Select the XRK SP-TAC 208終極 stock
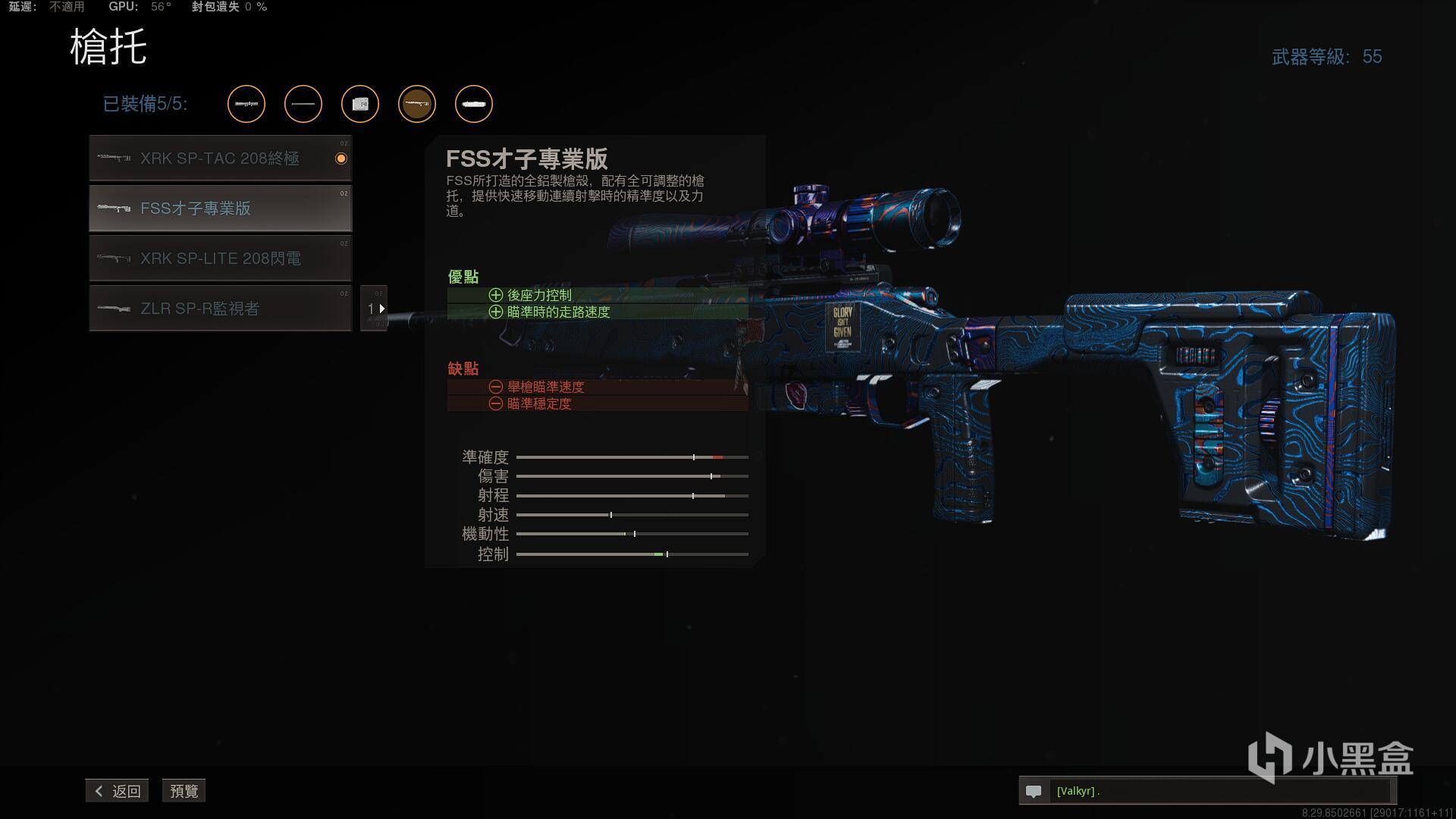The height and width of the screenshot is (819, 1456). (x=220, y=158)
